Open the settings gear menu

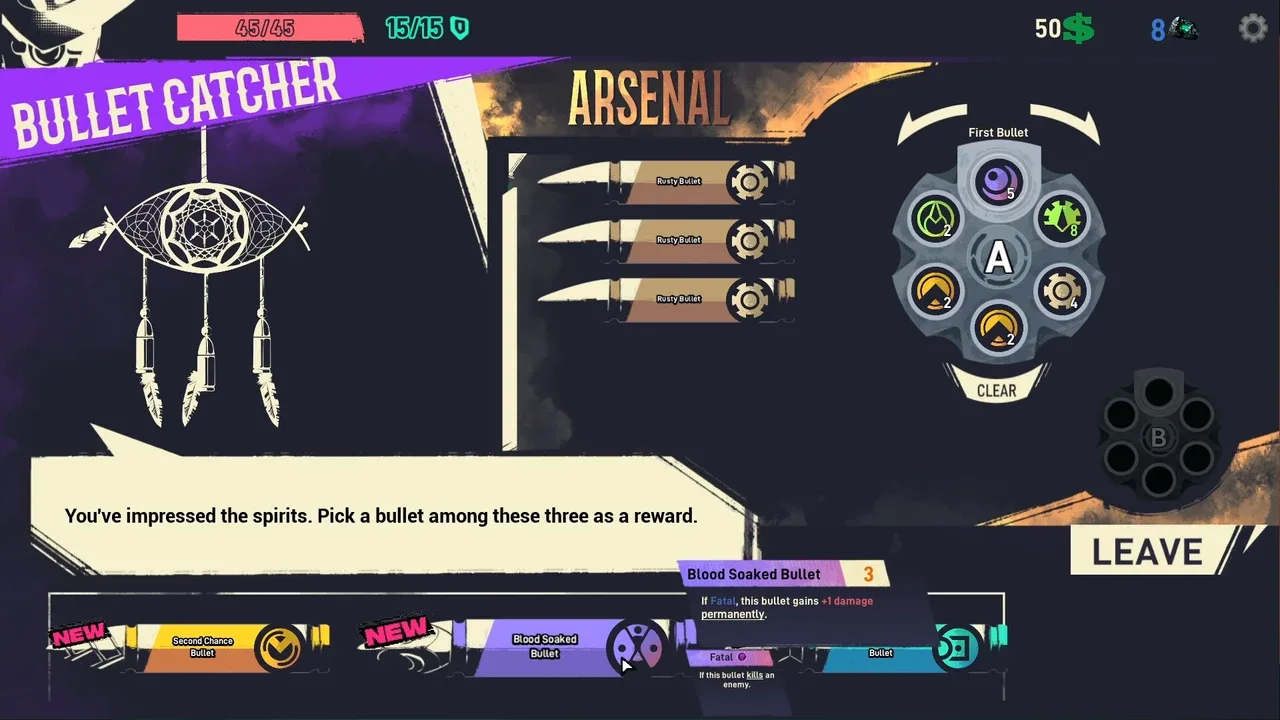1252,28
